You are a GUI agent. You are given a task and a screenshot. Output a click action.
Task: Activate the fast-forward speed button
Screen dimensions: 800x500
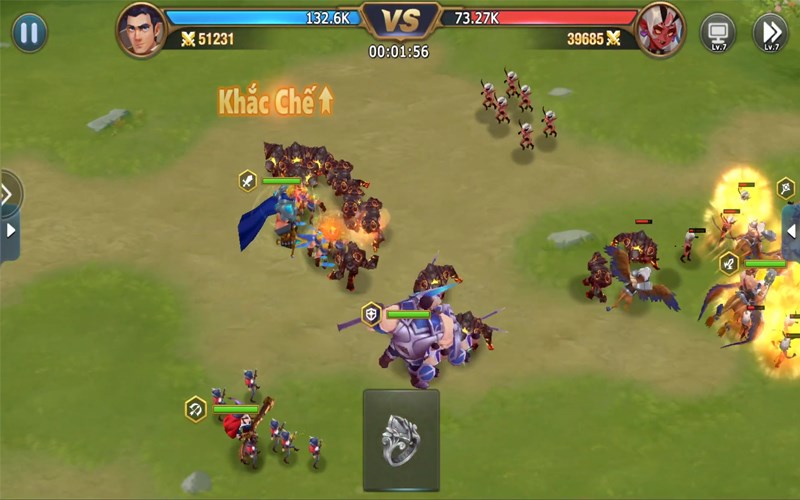click(770, 32)
